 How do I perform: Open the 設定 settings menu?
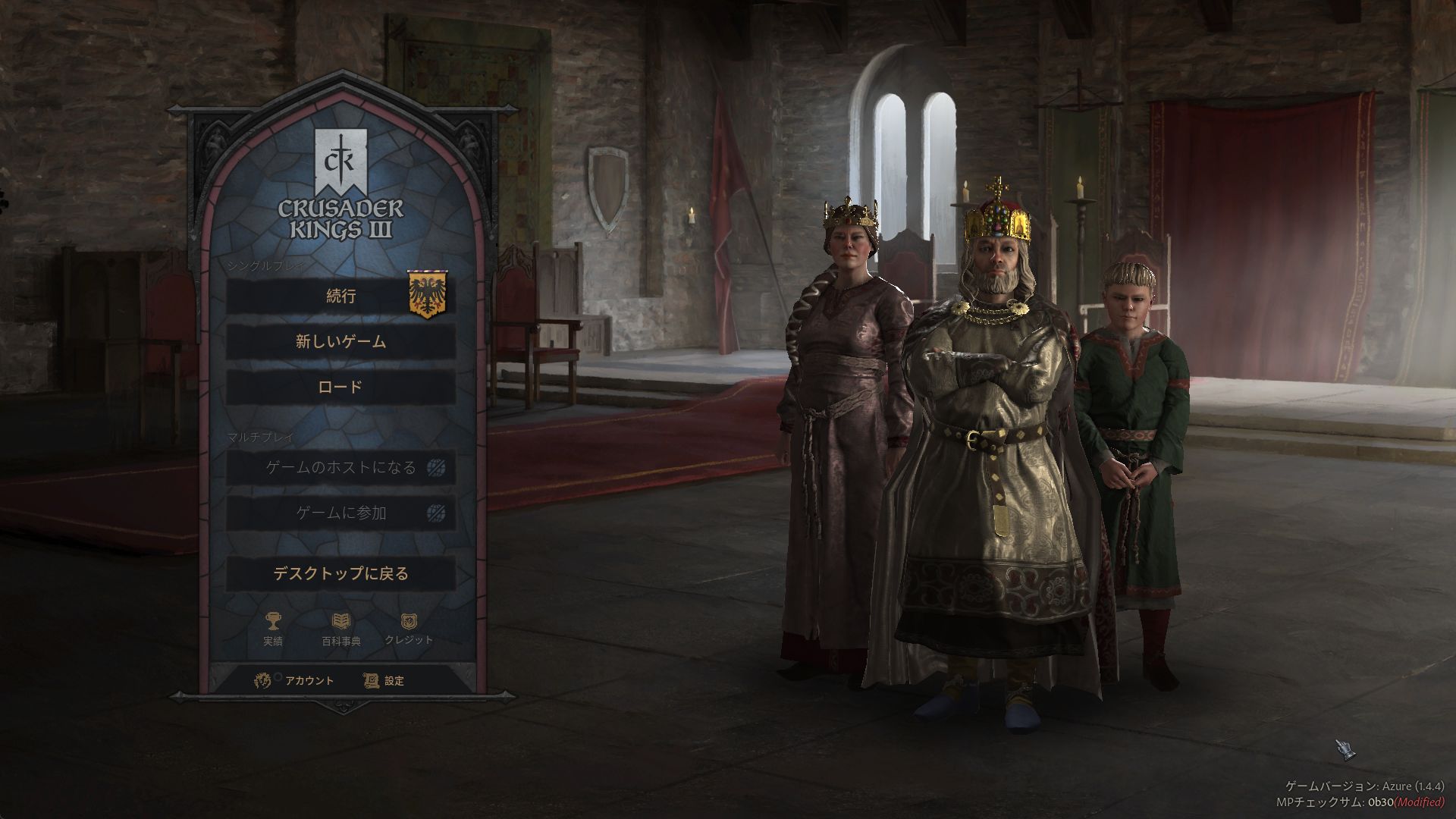384,680
